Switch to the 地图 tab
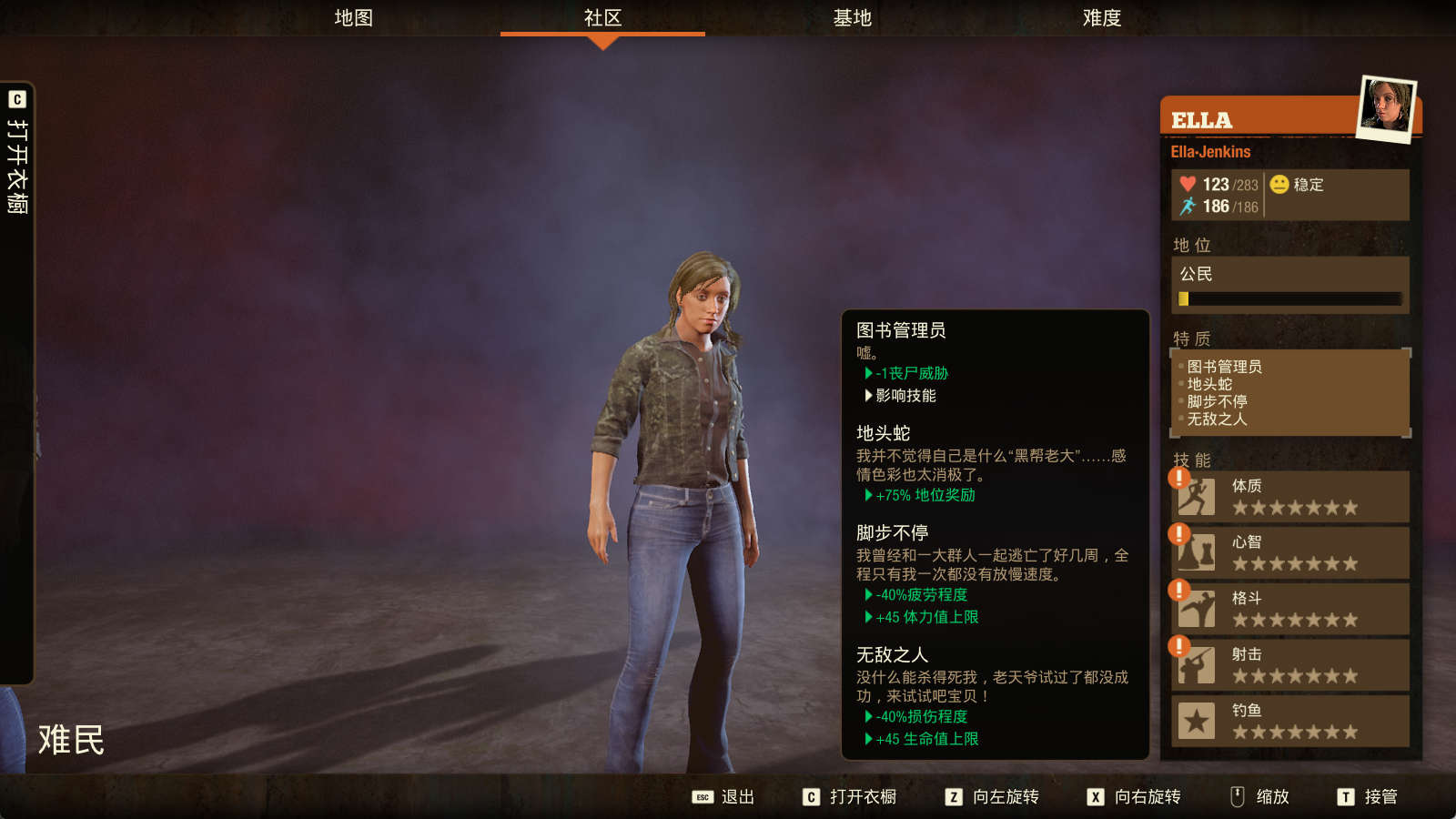This screenshot has width=1456, height=819. click(x=353, y=18)
